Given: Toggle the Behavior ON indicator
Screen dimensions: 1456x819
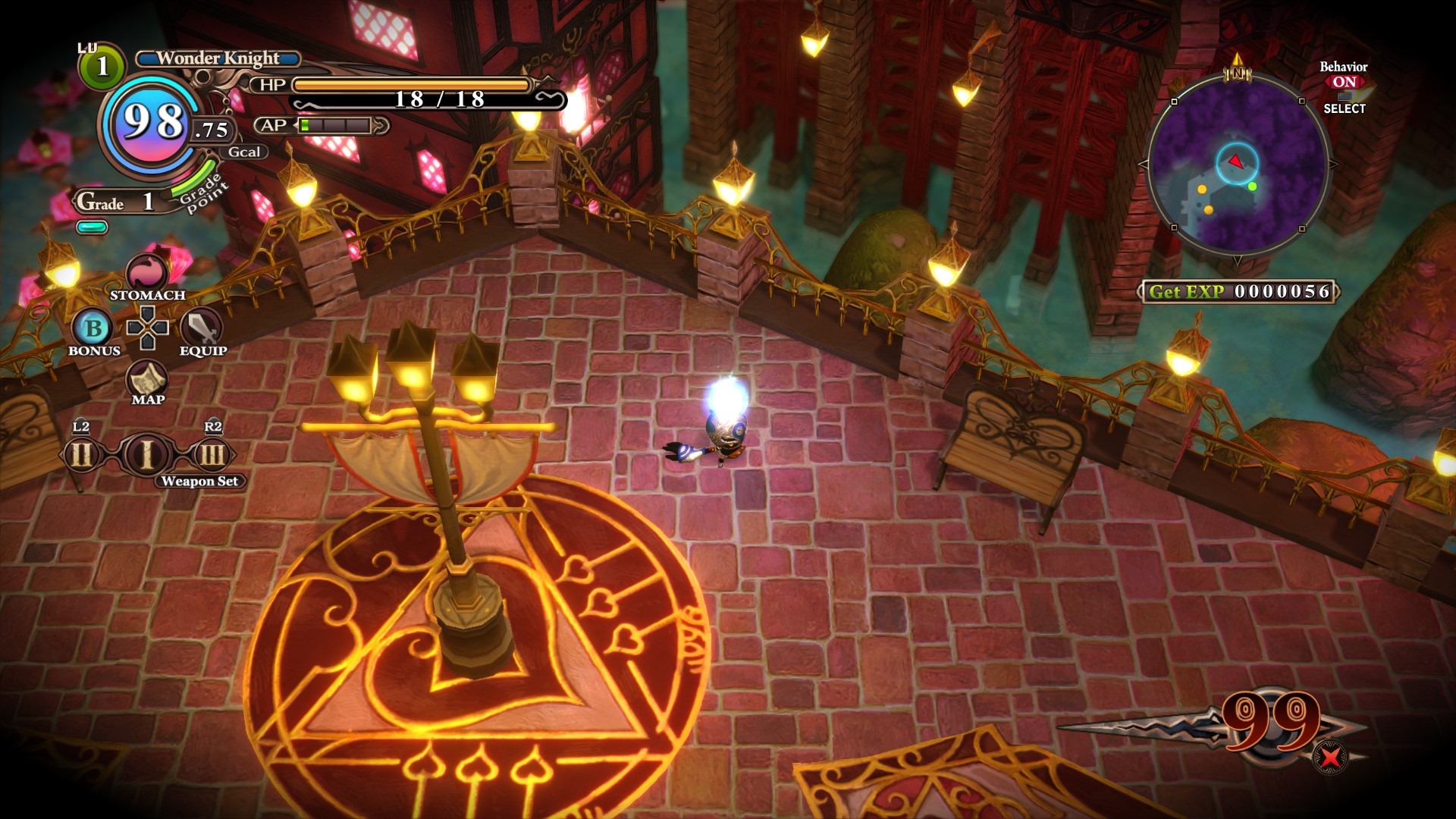Looking at the screenshot, I should (x=1345, y=82).
